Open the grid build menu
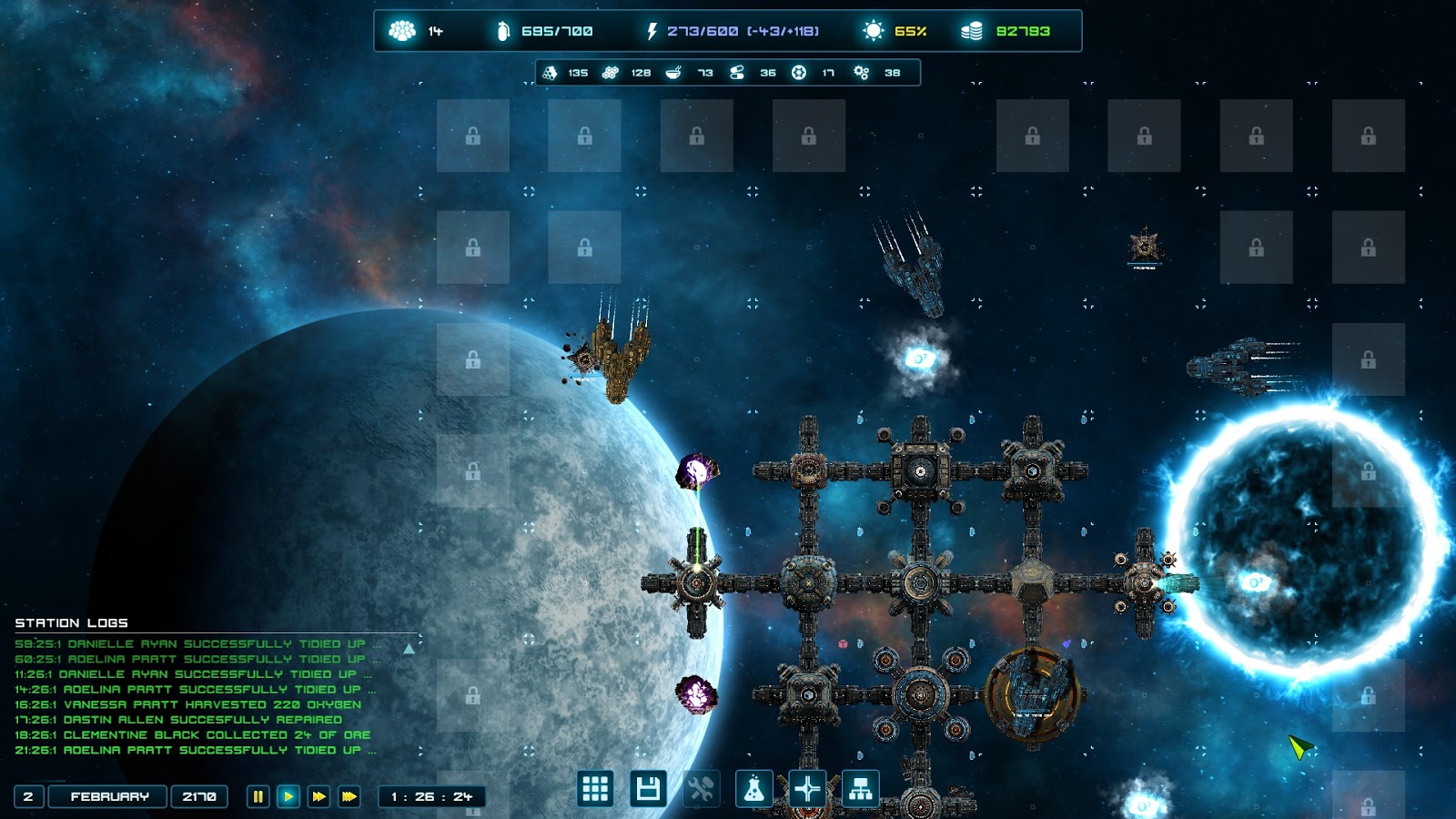The width and height of the screenshot is (1456, 819). pos(595,788)
